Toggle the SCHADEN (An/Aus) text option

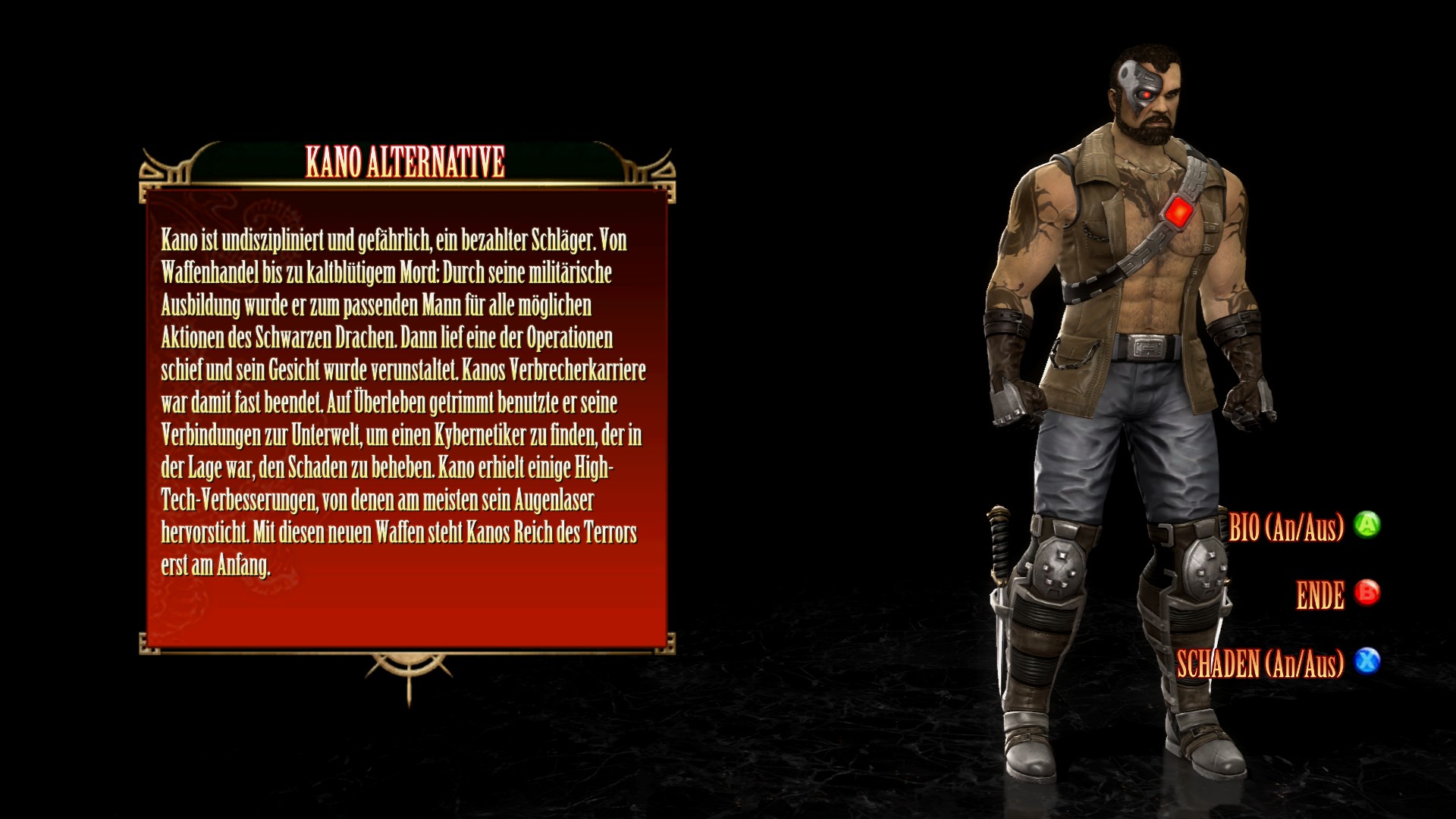(x=1260, y=664)
